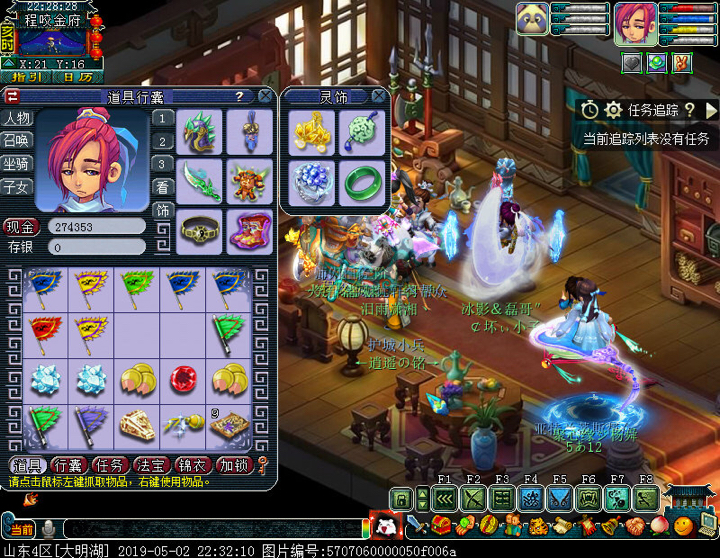720x558 pixels.
Task: Expand the quest tracker arrow button
Action: pyautogui.click(x=711, y=110)
